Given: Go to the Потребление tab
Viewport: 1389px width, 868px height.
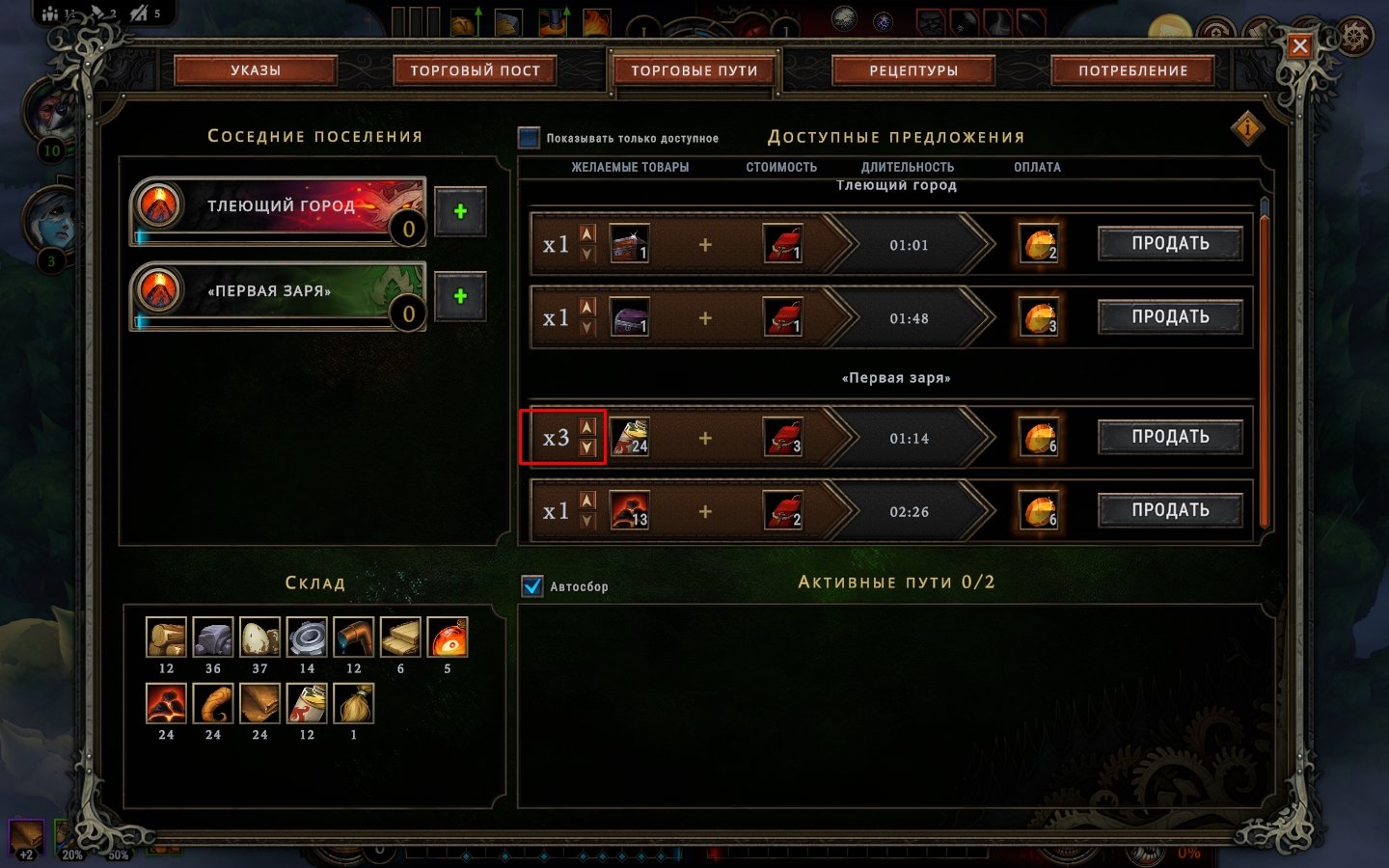Looking at the screenshot, I should 1132,70.
